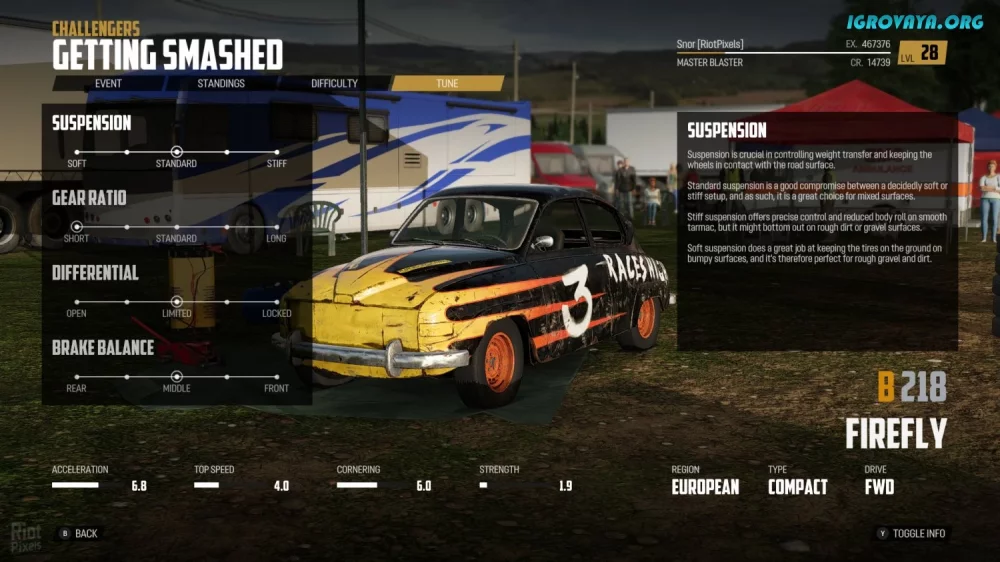Set differential to Open
The image size is (1000, 562).
coord(77,301)
